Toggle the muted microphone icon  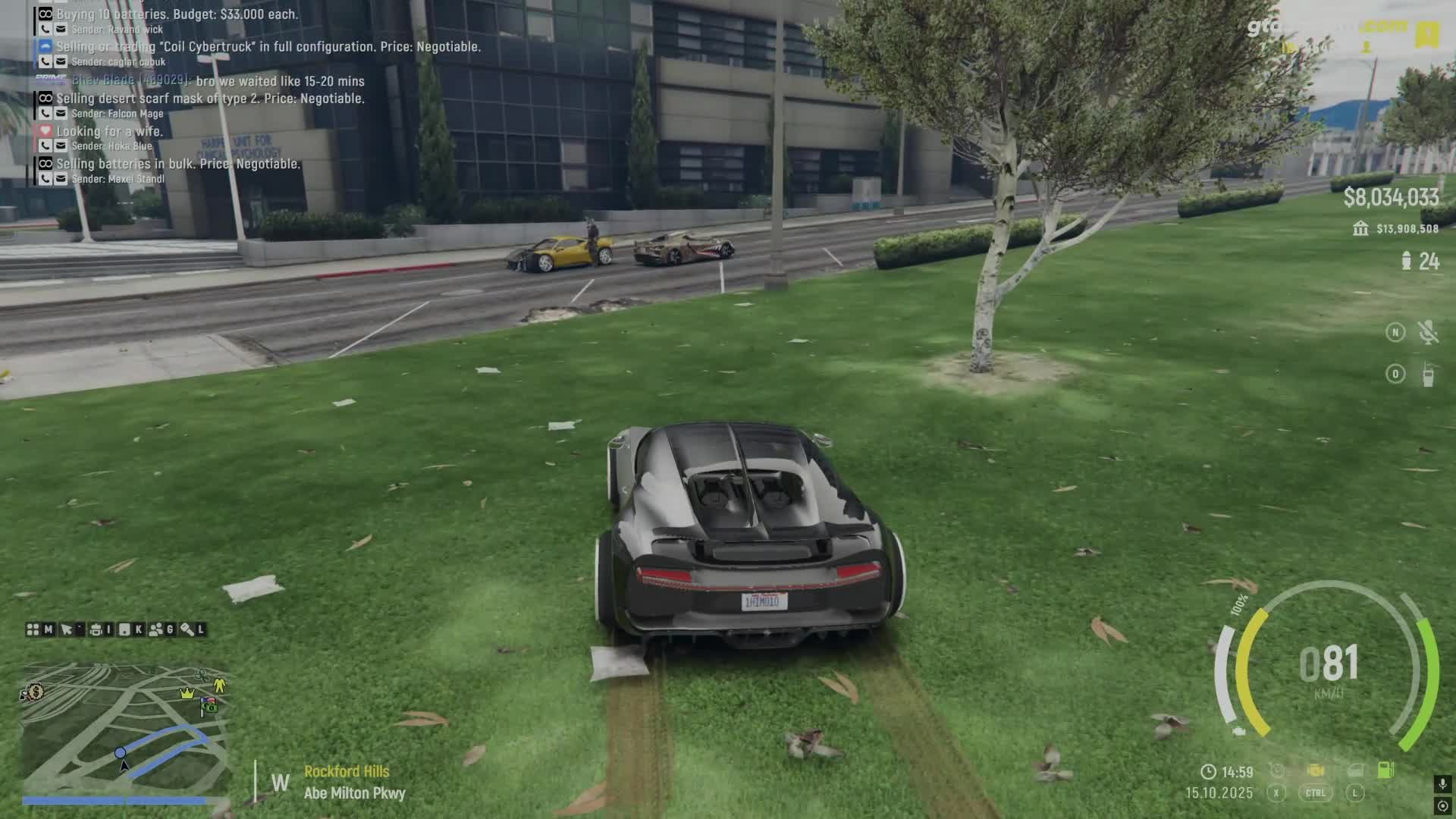click(x=1428, y=332)
